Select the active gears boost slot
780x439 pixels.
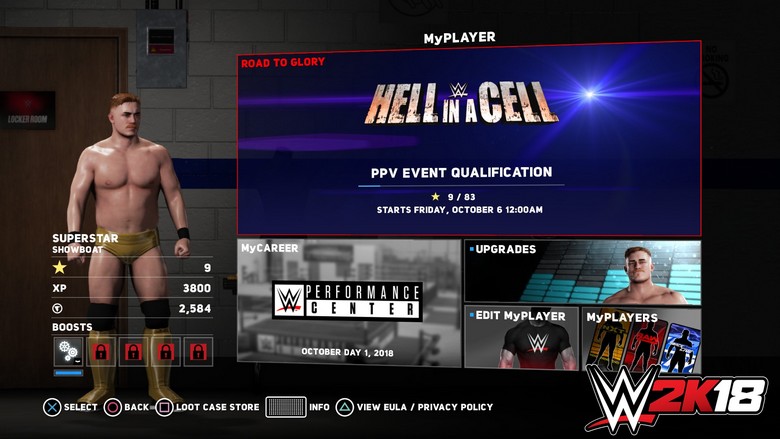point(68,352)
